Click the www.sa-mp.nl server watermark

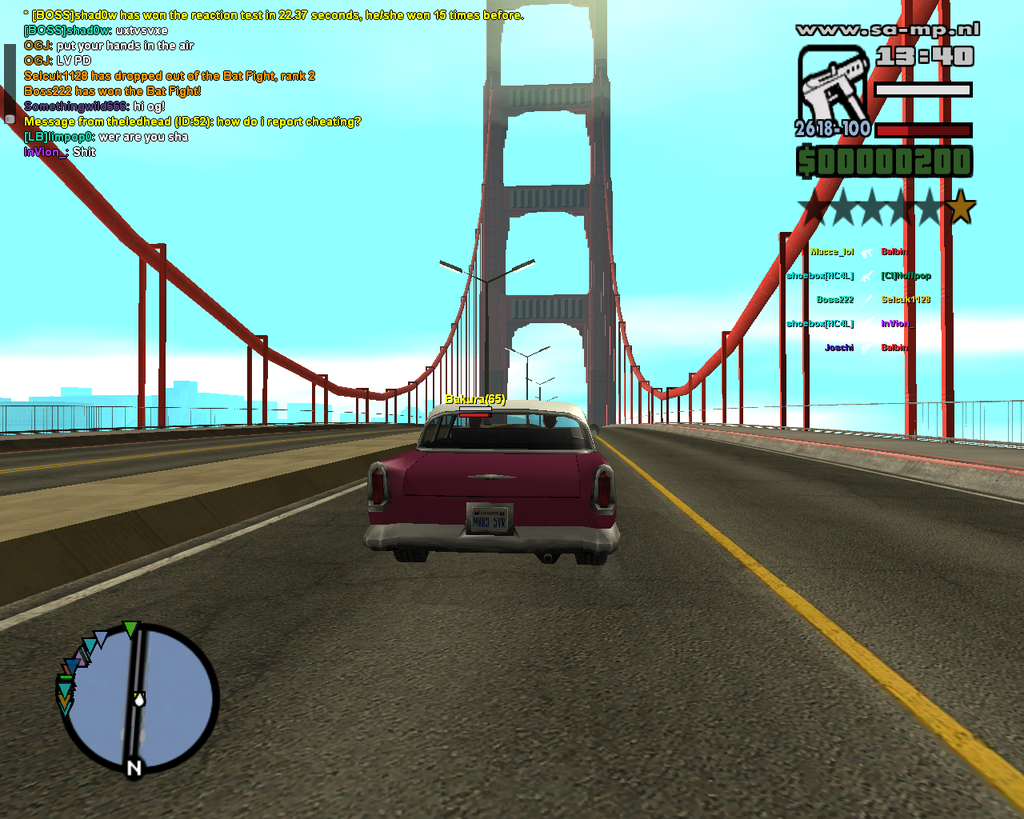887,30
